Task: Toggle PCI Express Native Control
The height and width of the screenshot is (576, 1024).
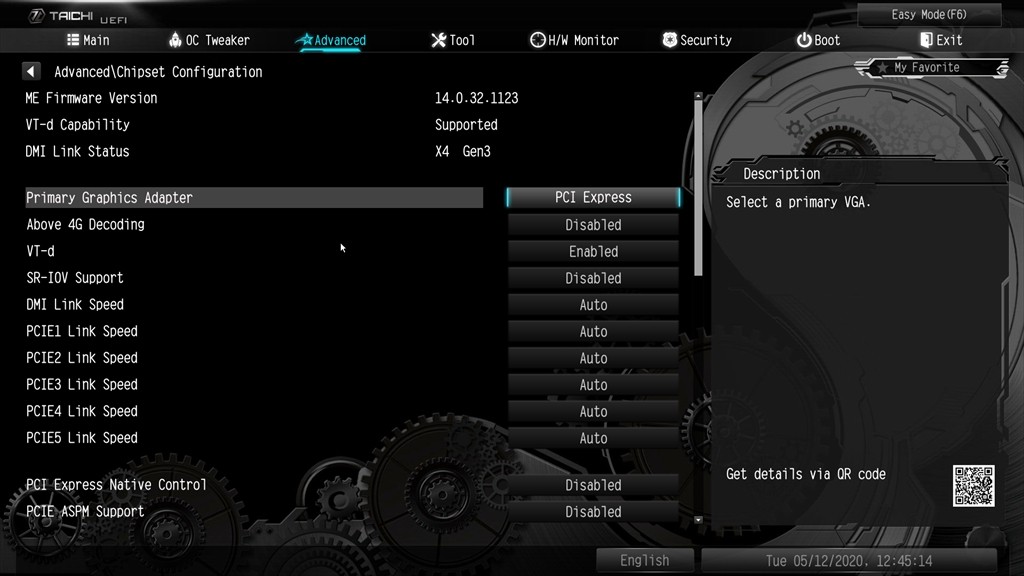Action: pos(593,485)
